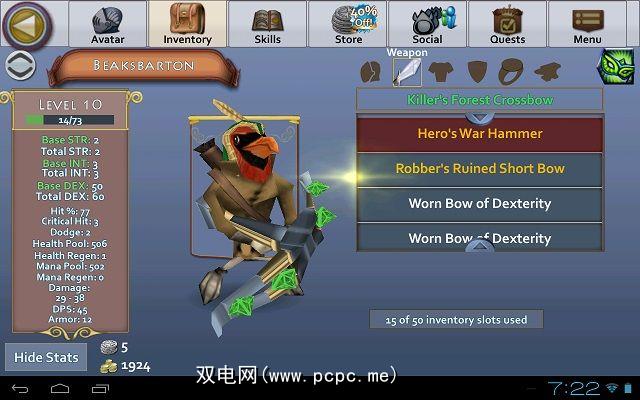Switch to the Inventory tab
640x400 pixels.
tap(187, 25)
